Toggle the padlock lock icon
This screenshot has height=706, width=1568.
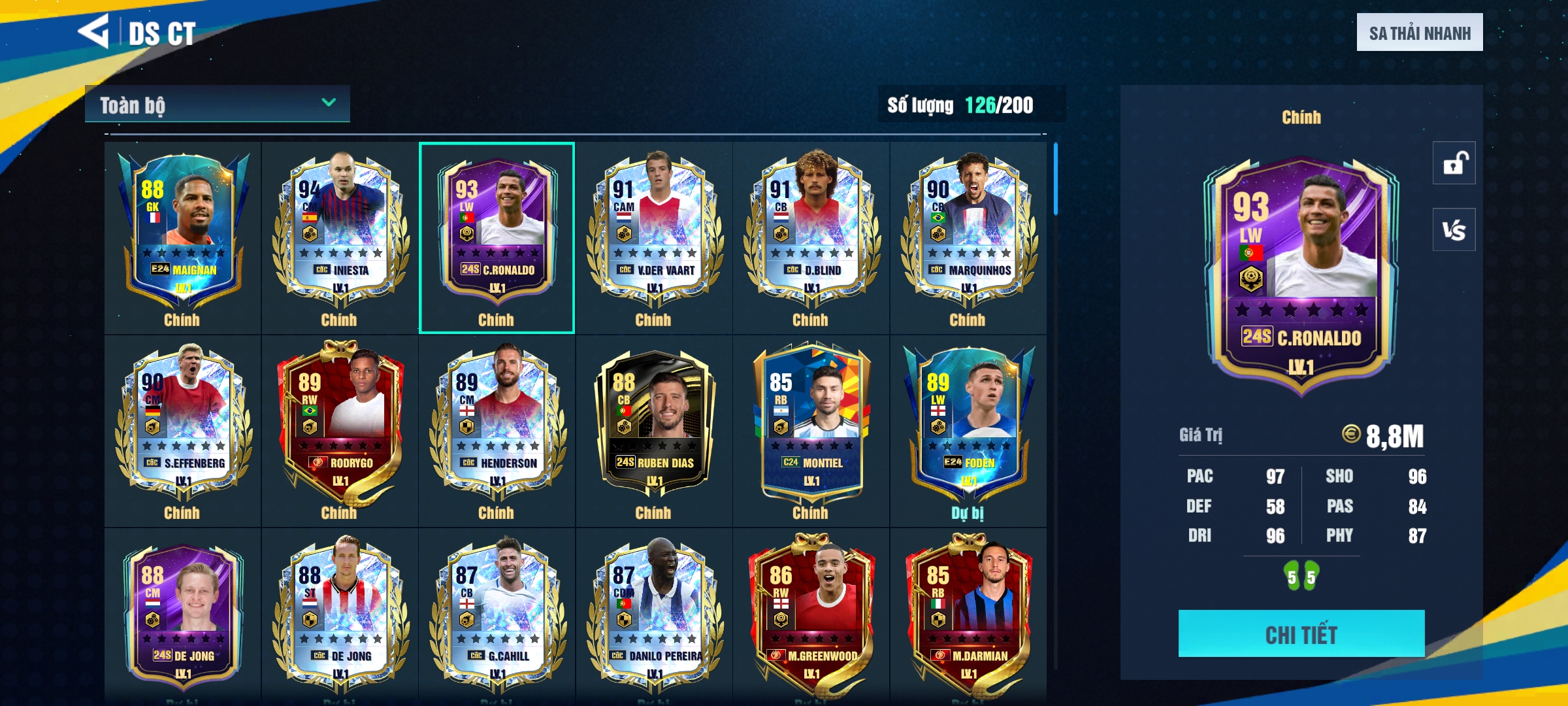1454,163
